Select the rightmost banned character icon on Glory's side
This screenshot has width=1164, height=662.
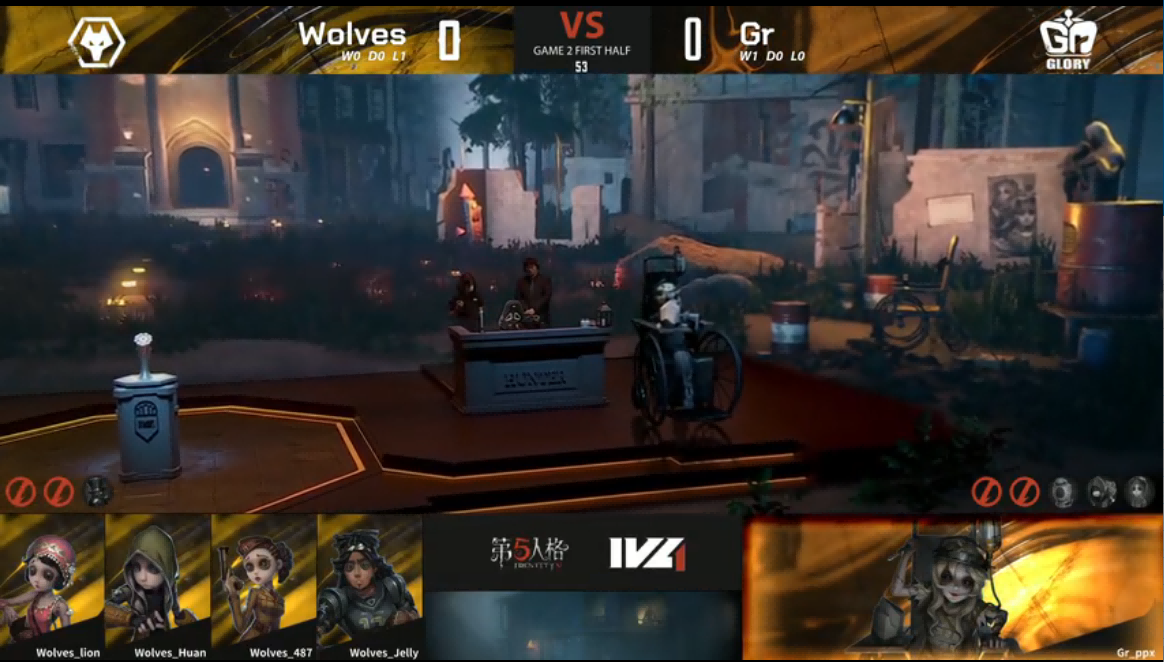[x=1138, y=491]
